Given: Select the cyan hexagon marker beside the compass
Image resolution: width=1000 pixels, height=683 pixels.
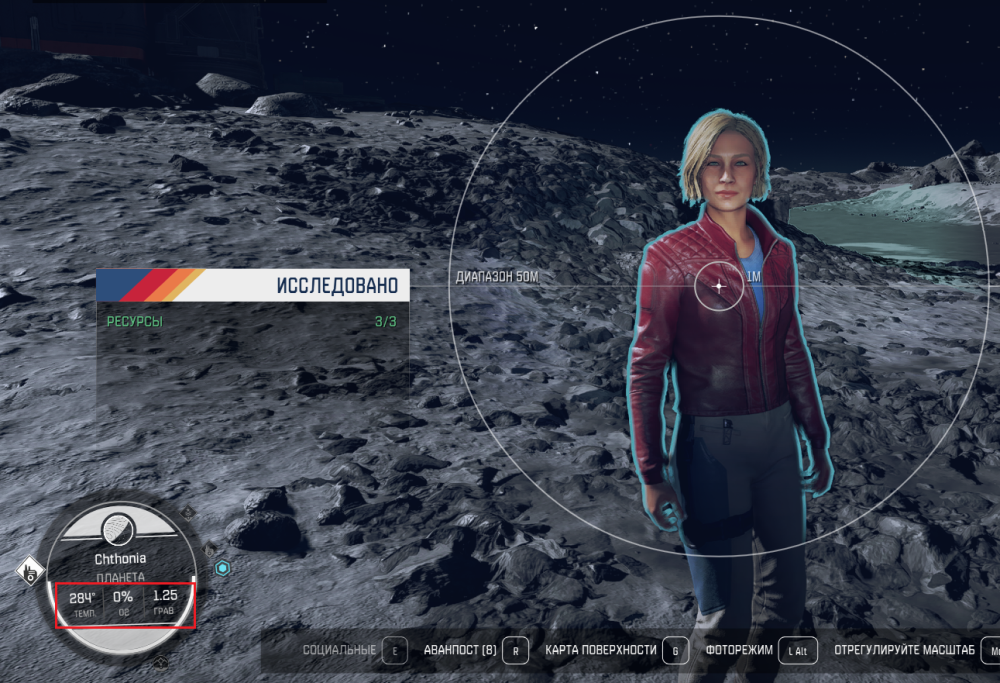Looking at the screenshot, I should click(223, 568).
